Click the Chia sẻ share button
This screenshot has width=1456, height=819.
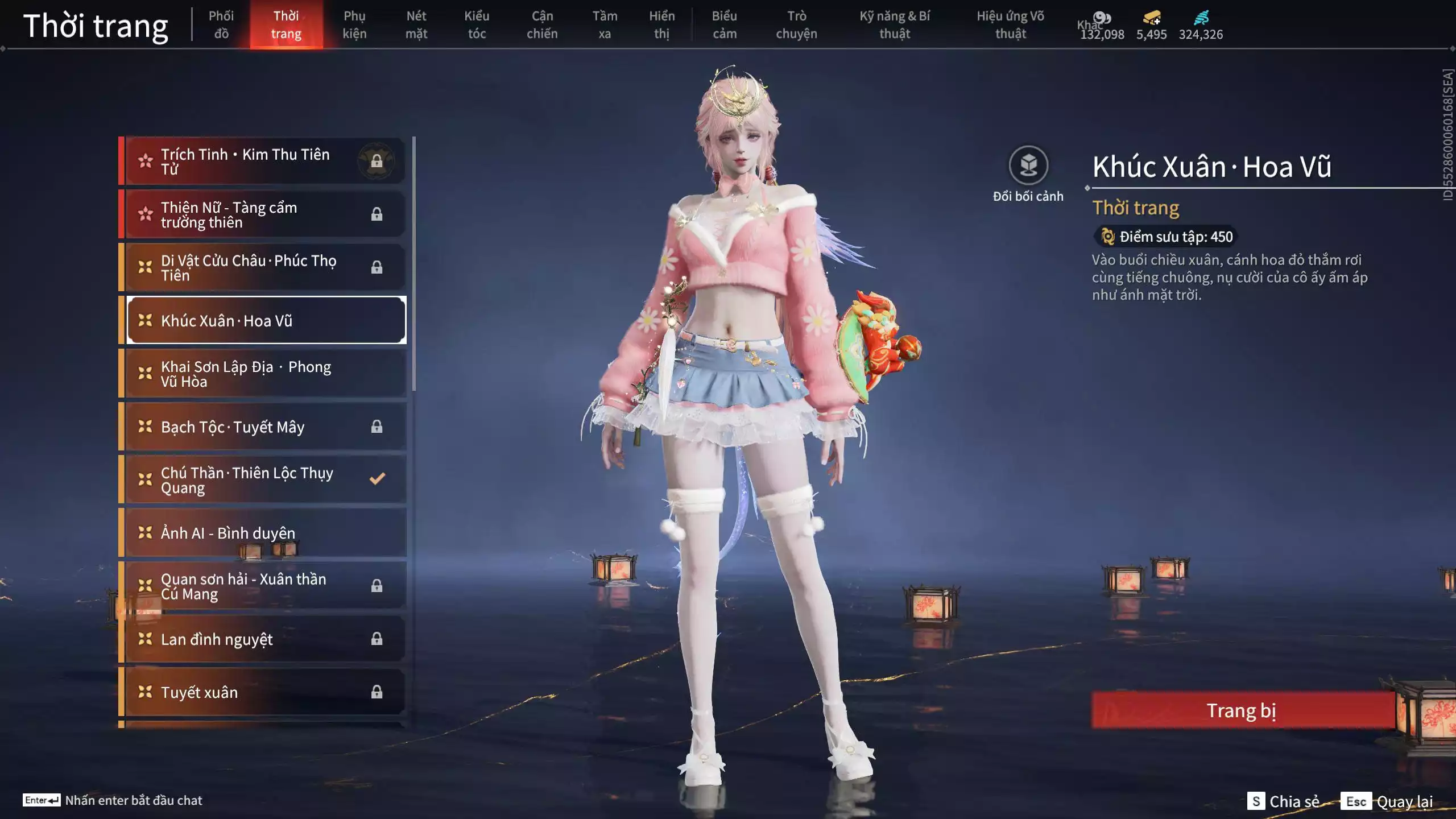click(1284, 801)
